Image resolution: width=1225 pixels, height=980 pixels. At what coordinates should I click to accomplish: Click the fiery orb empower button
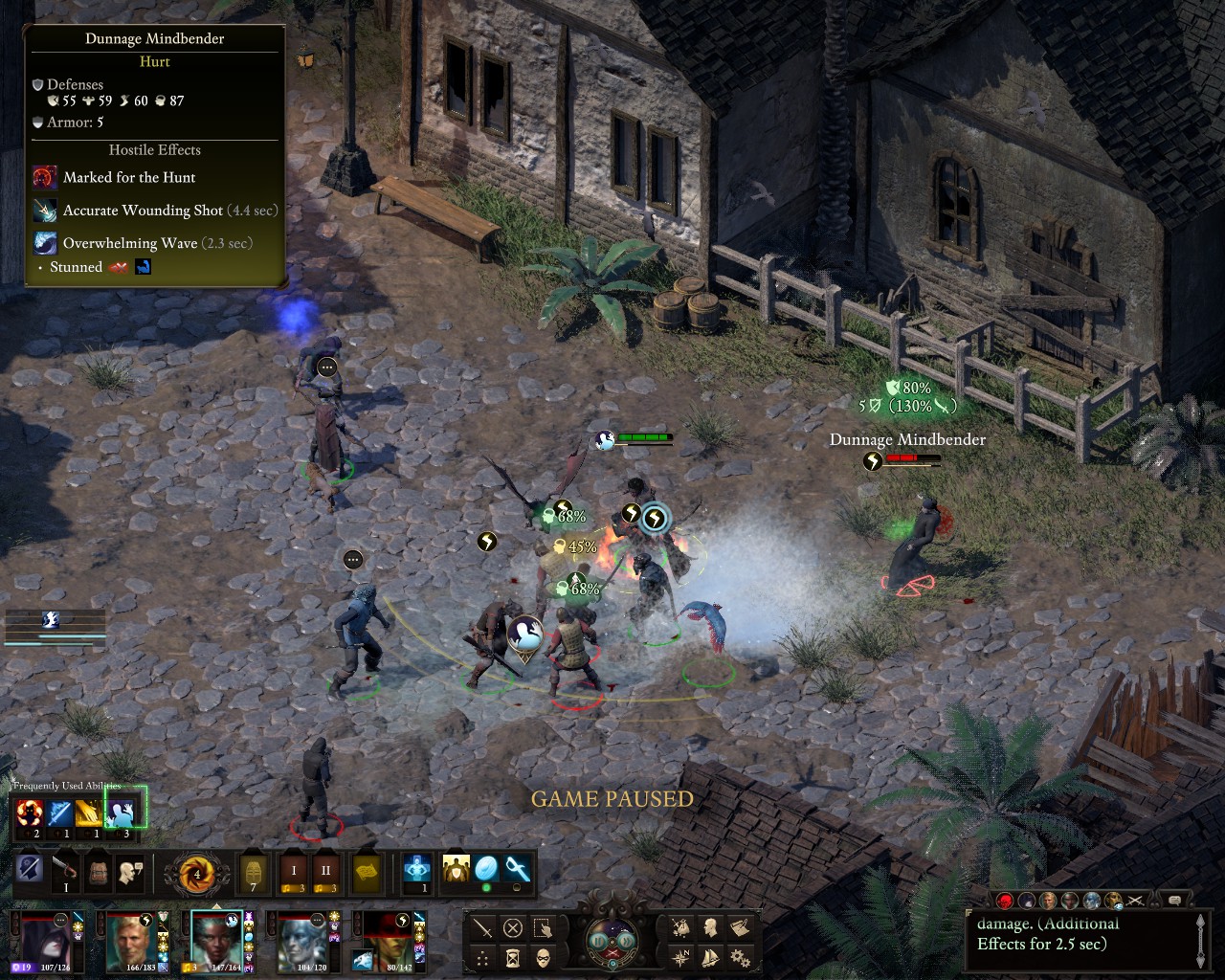(x=197, y=874)
